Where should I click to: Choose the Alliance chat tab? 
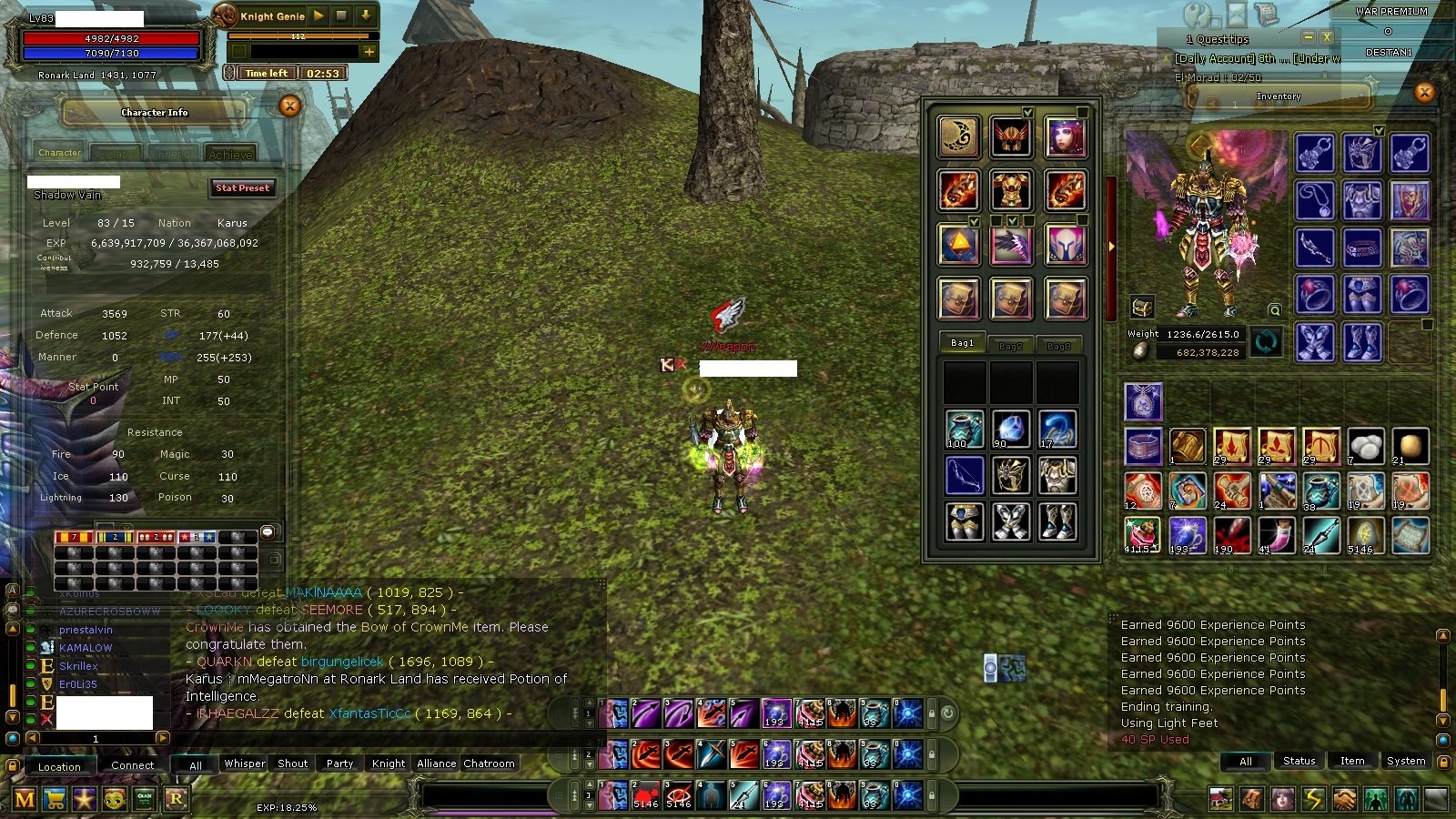437,763
